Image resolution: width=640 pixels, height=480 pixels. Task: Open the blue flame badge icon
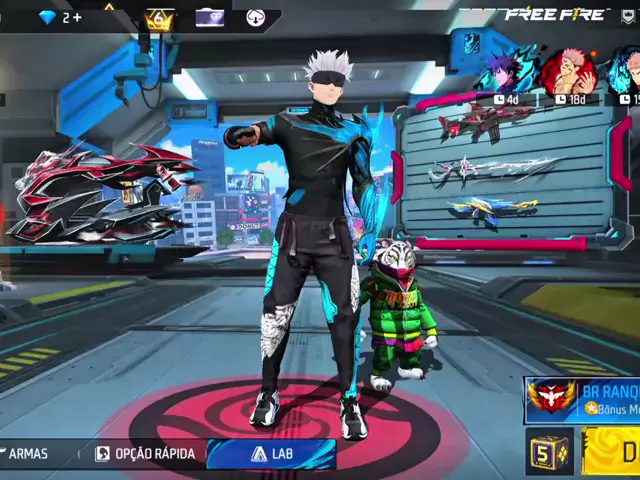click(x=471, y=42)
